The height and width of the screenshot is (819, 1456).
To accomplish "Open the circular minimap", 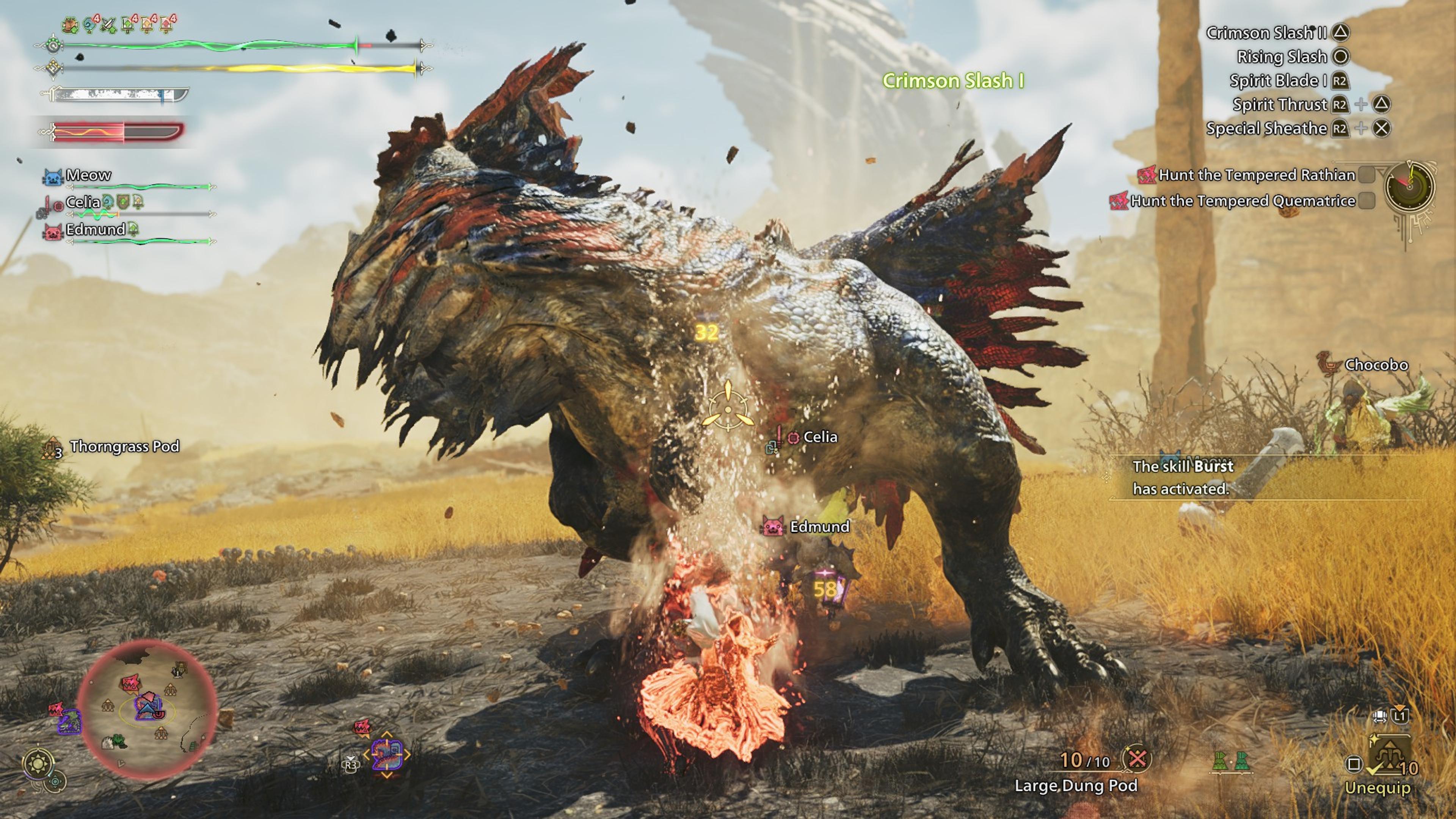I will 147,709.
